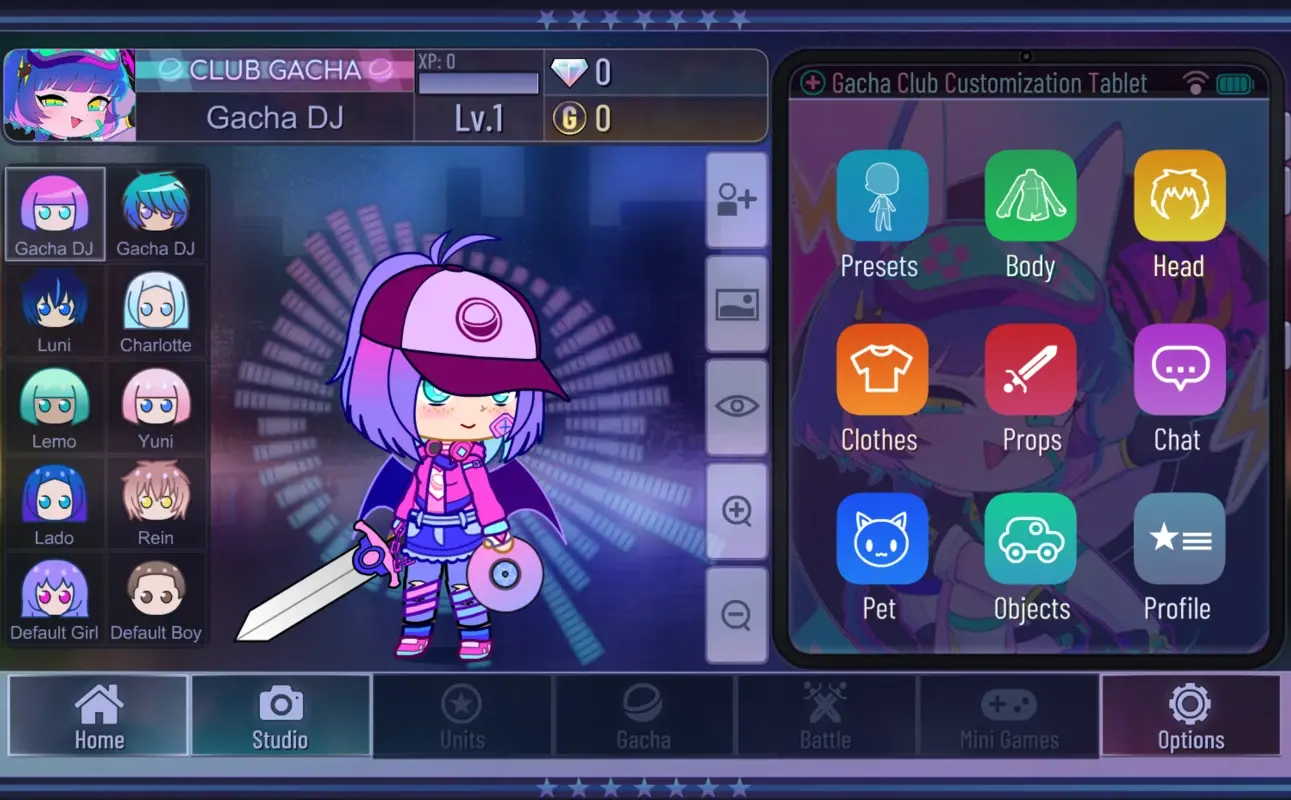This screenshot has height=800, width=1291.
Task: Toggle character visibility with the eye icon
Action: pyautogui.click(x=737, y=406)
